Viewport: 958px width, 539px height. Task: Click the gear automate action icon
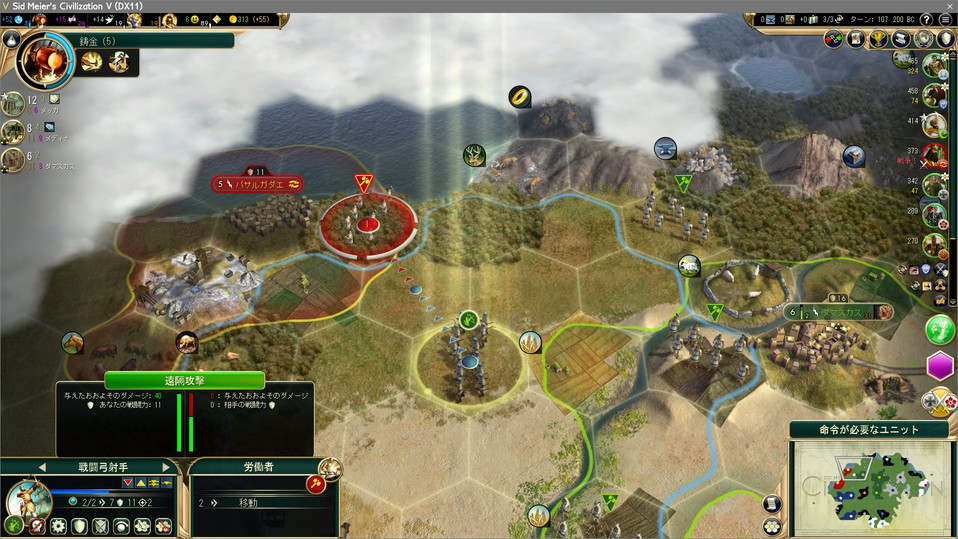[58, 526]
